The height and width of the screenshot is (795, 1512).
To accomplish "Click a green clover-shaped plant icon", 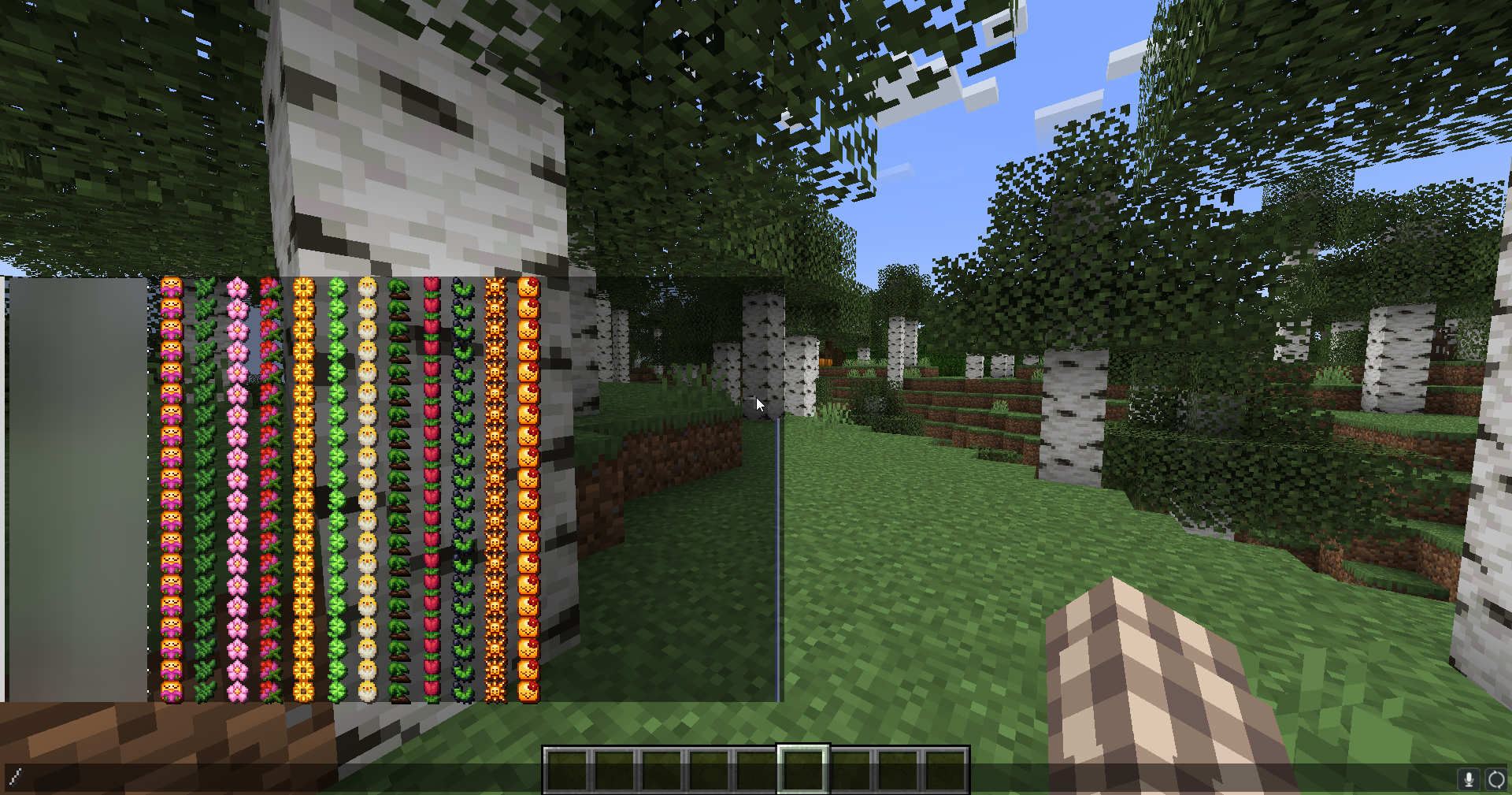I will [x=336, y=370].
